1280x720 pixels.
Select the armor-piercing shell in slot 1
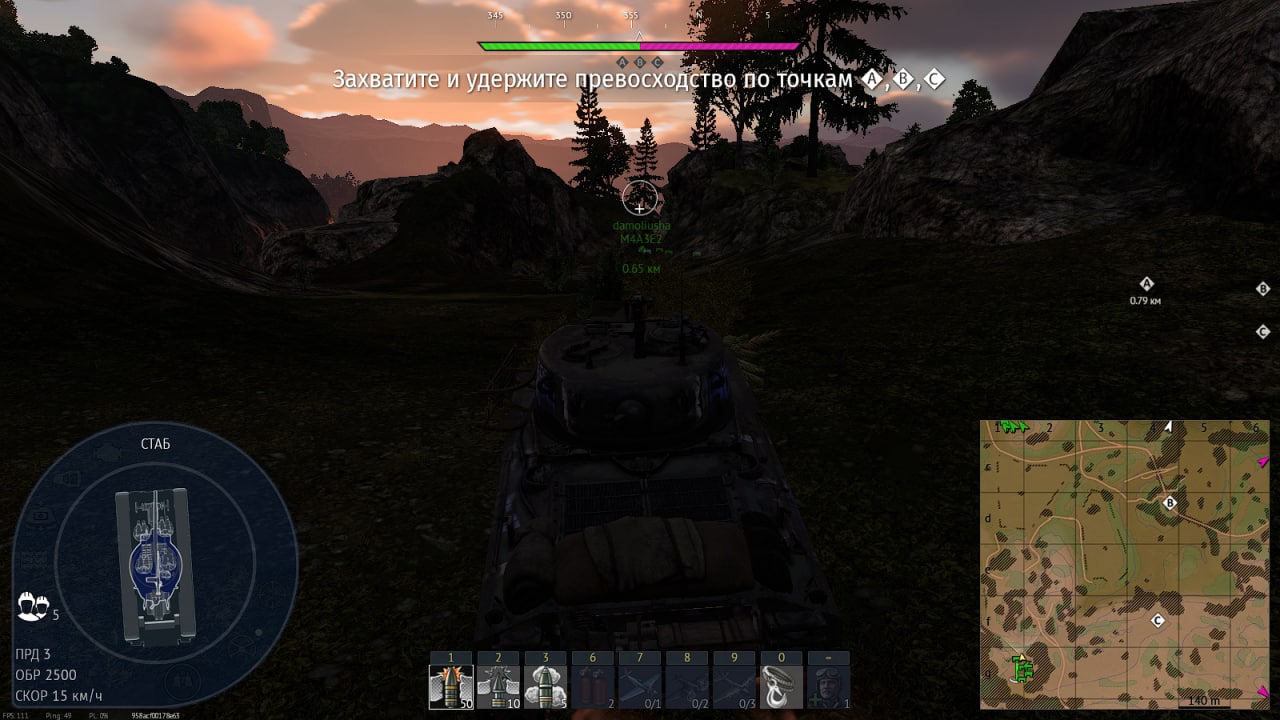[x=451, y=687]
